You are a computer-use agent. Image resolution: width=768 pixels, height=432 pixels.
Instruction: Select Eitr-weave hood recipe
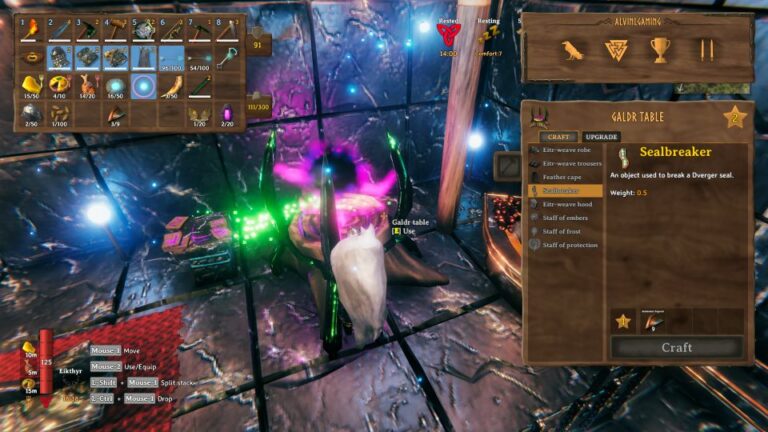(568, 204)
